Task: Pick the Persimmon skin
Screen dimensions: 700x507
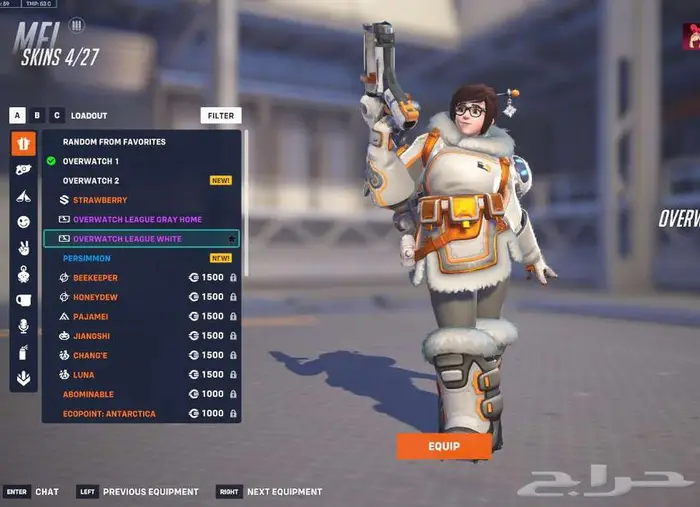Action: tap(87, 258)
